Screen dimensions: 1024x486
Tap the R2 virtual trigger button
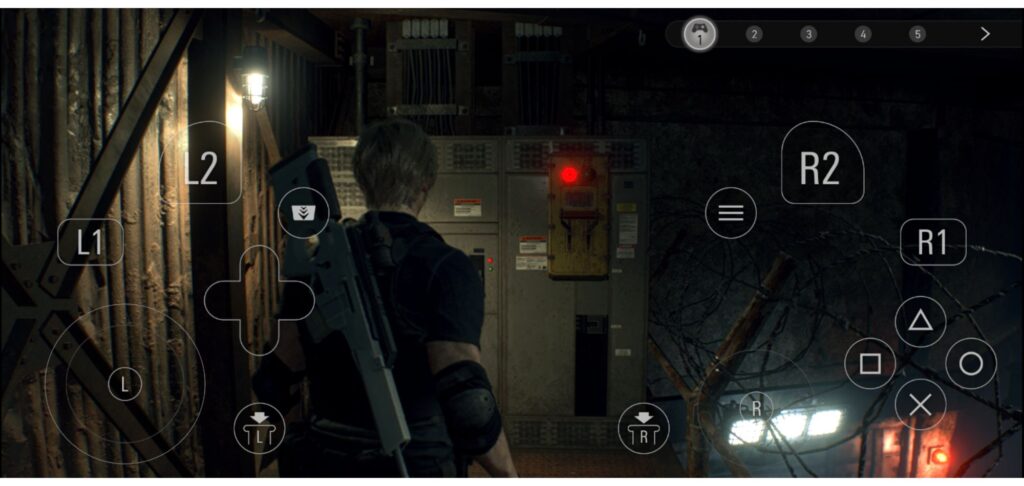821,165
